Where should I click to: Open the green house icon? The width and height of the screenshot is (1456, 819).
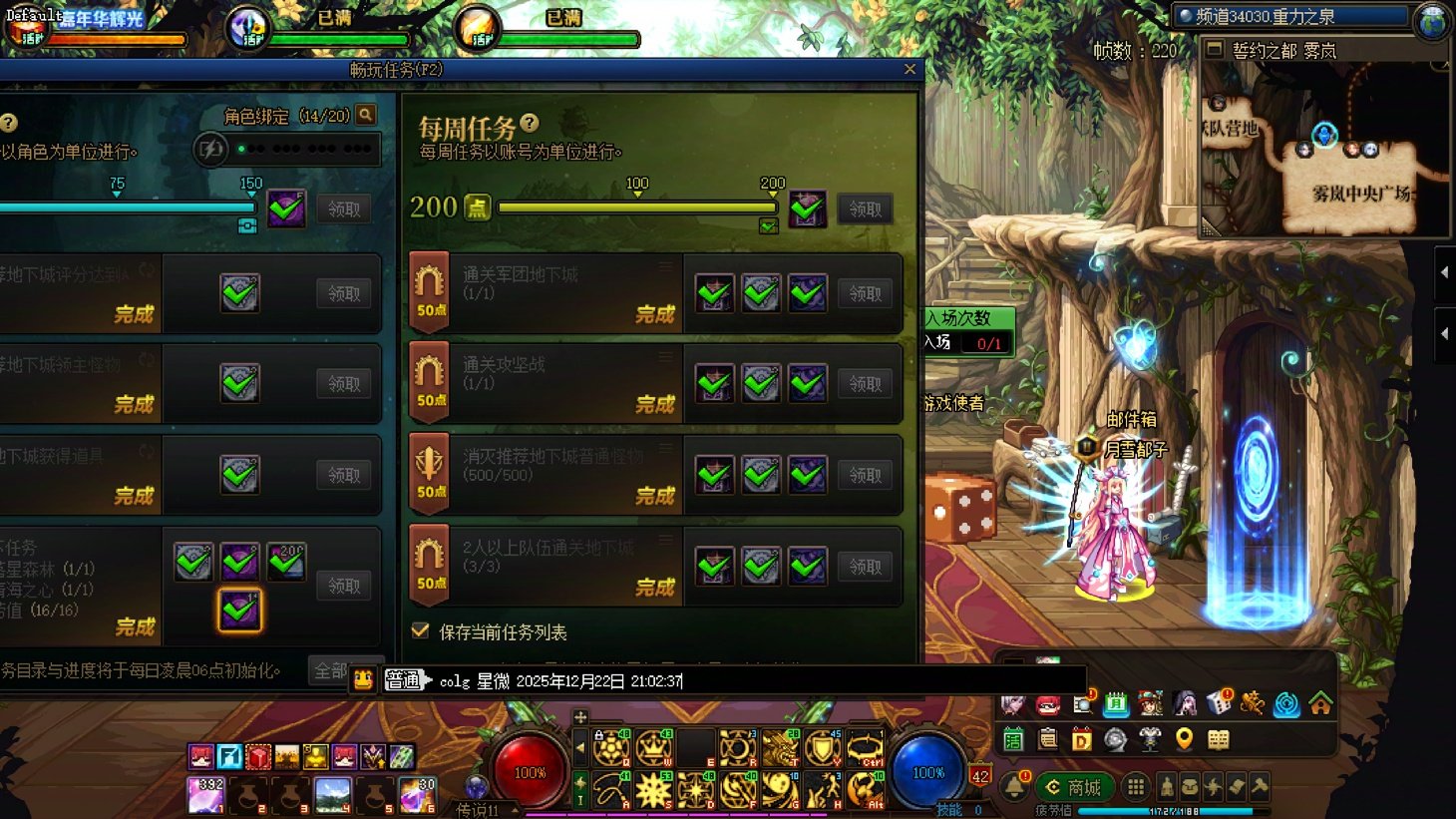pyautogui.click(x=1320, y=704)
